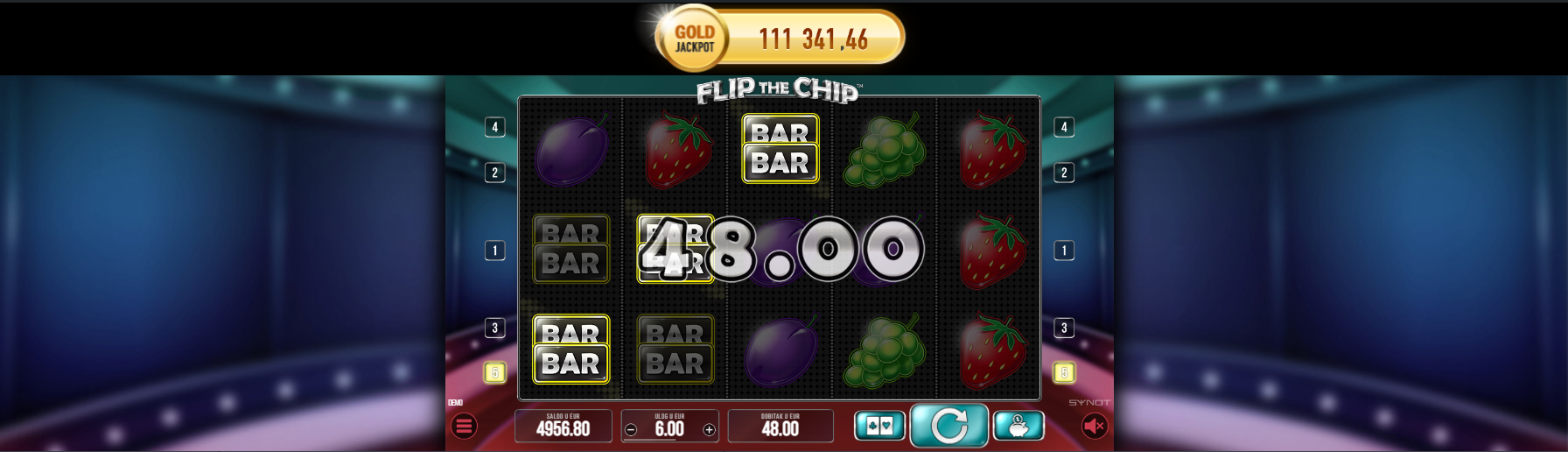Open the hamburger menu
Screen dimensions: 1568x452
(464, 427)
